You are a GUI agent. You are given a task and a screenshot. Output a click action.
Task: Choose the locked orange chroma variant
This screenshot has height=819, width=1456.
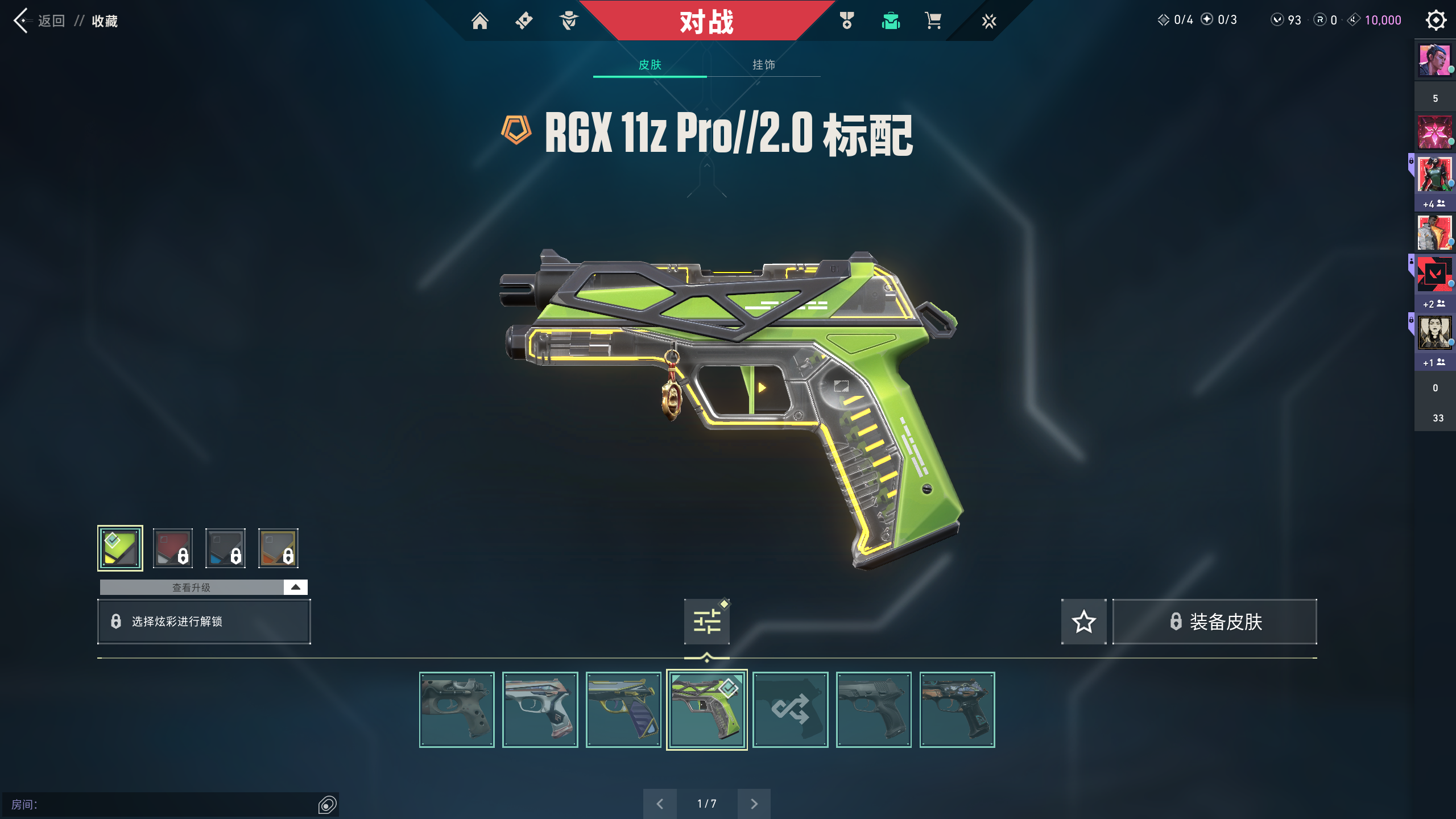(x=278, y=548)
